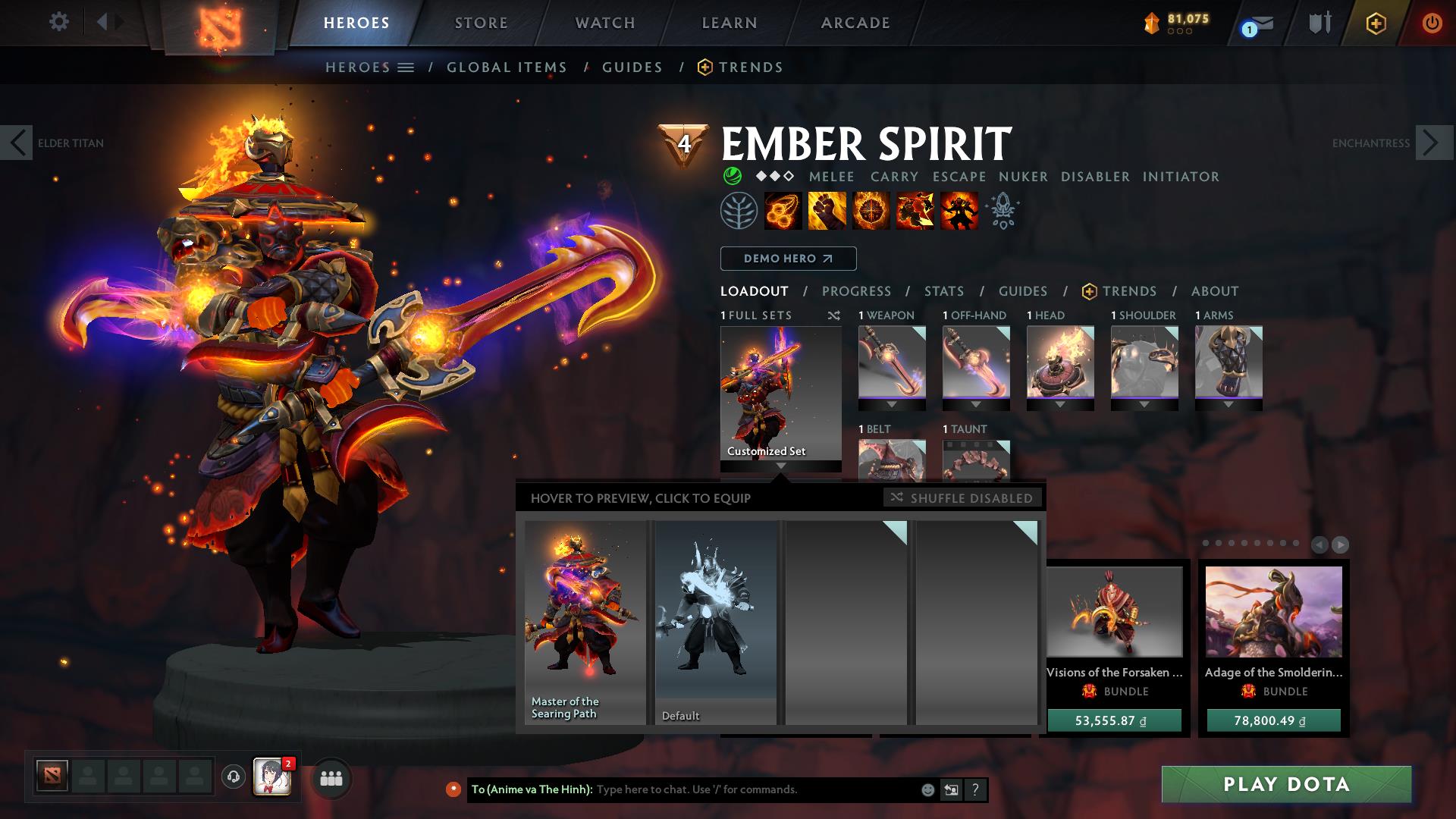Toggle shuffle next to 1 FULL SETS
1456x819 pixels.
(834, 315)
